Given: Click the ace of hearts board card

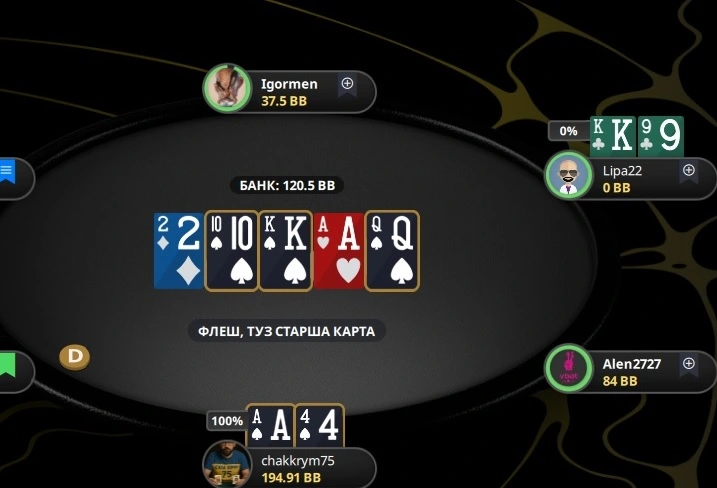Looking at the screenshot, I should [338, 250].
